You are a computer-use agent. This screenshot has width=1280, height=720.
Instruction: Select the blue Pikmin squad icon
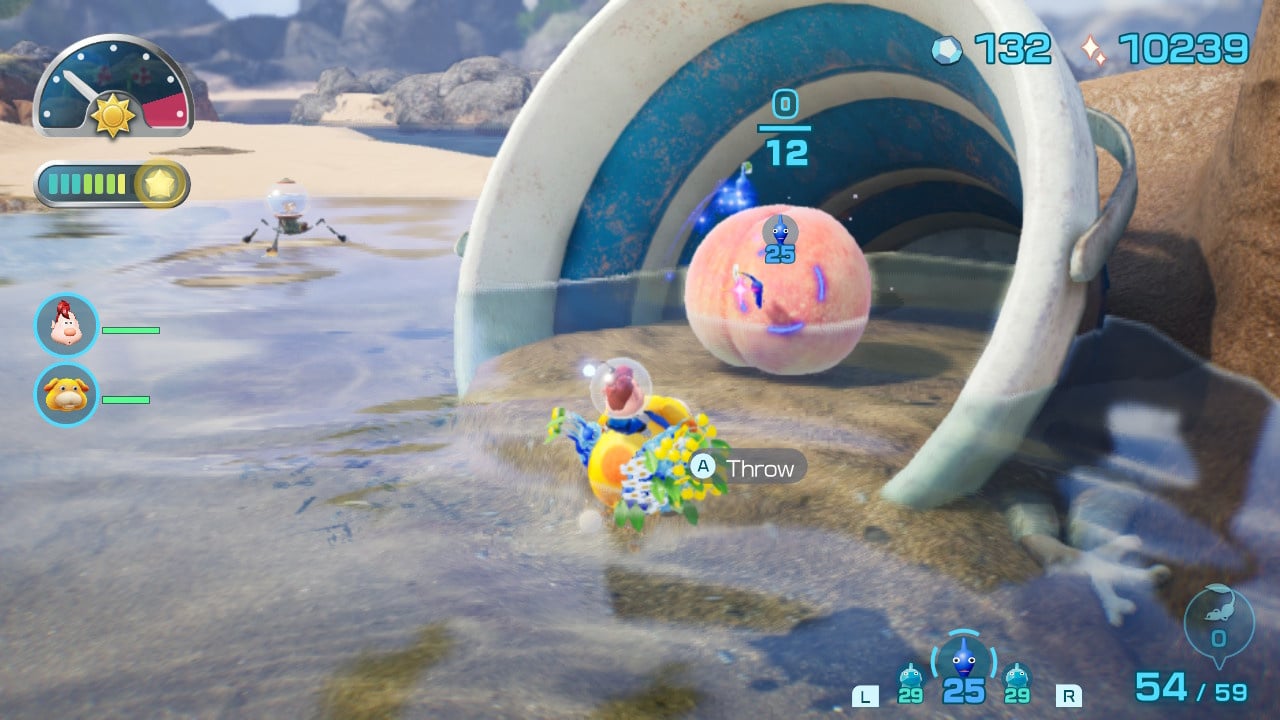pos(963,659)
